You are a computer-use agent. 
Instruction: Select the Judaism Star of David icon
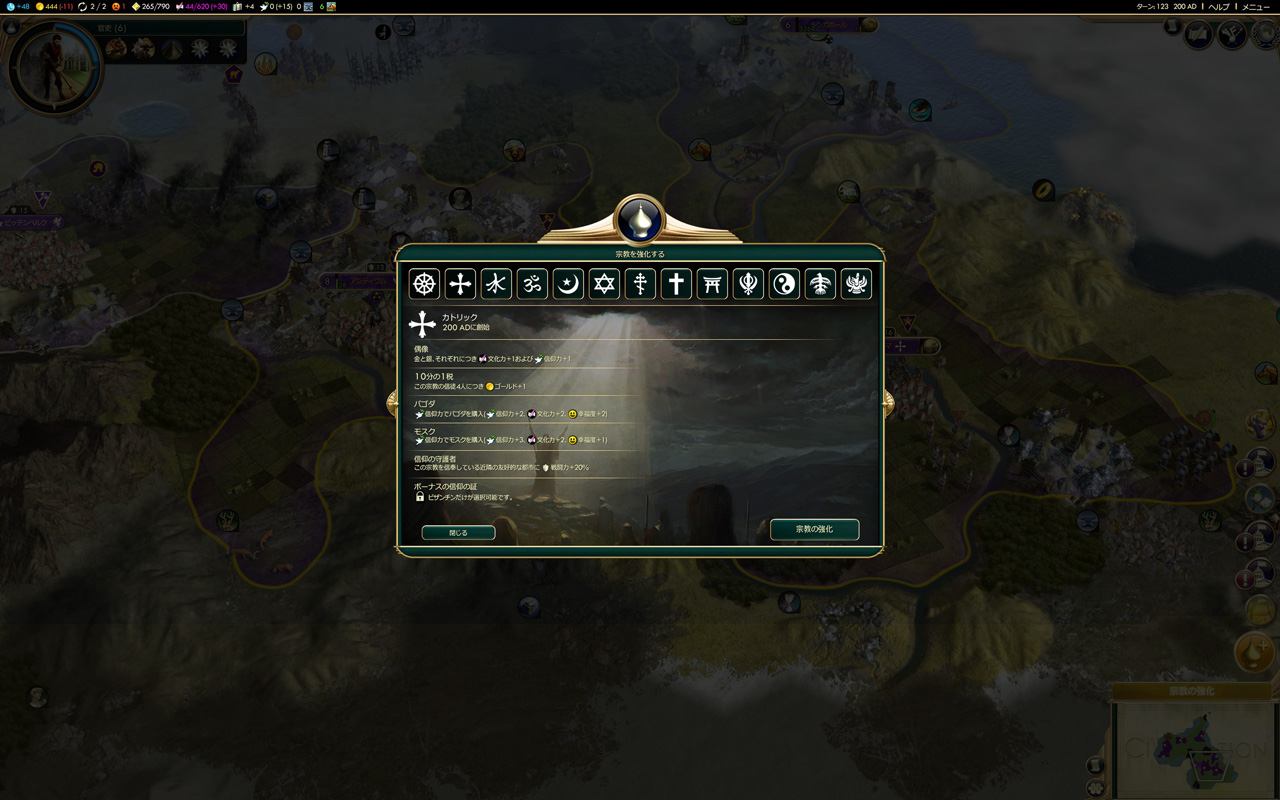pos(604,284)
